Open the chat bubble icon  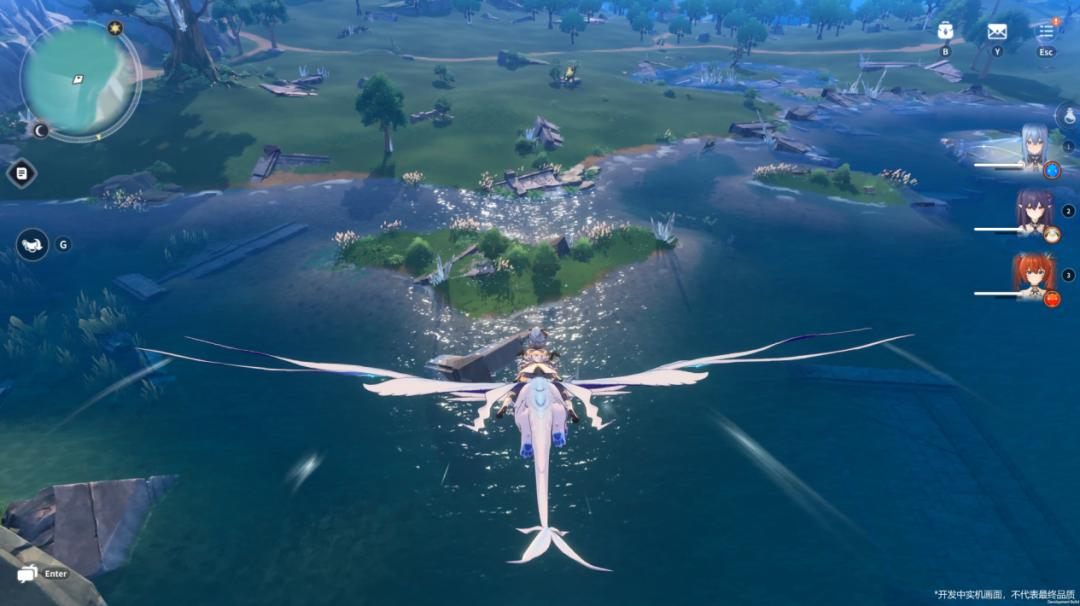tap(27, 573)
